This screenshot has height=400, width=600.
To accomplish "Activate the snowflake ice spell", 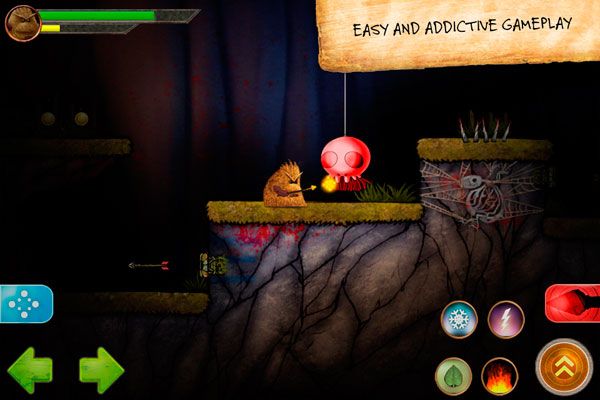I will [x=459, y=319].
